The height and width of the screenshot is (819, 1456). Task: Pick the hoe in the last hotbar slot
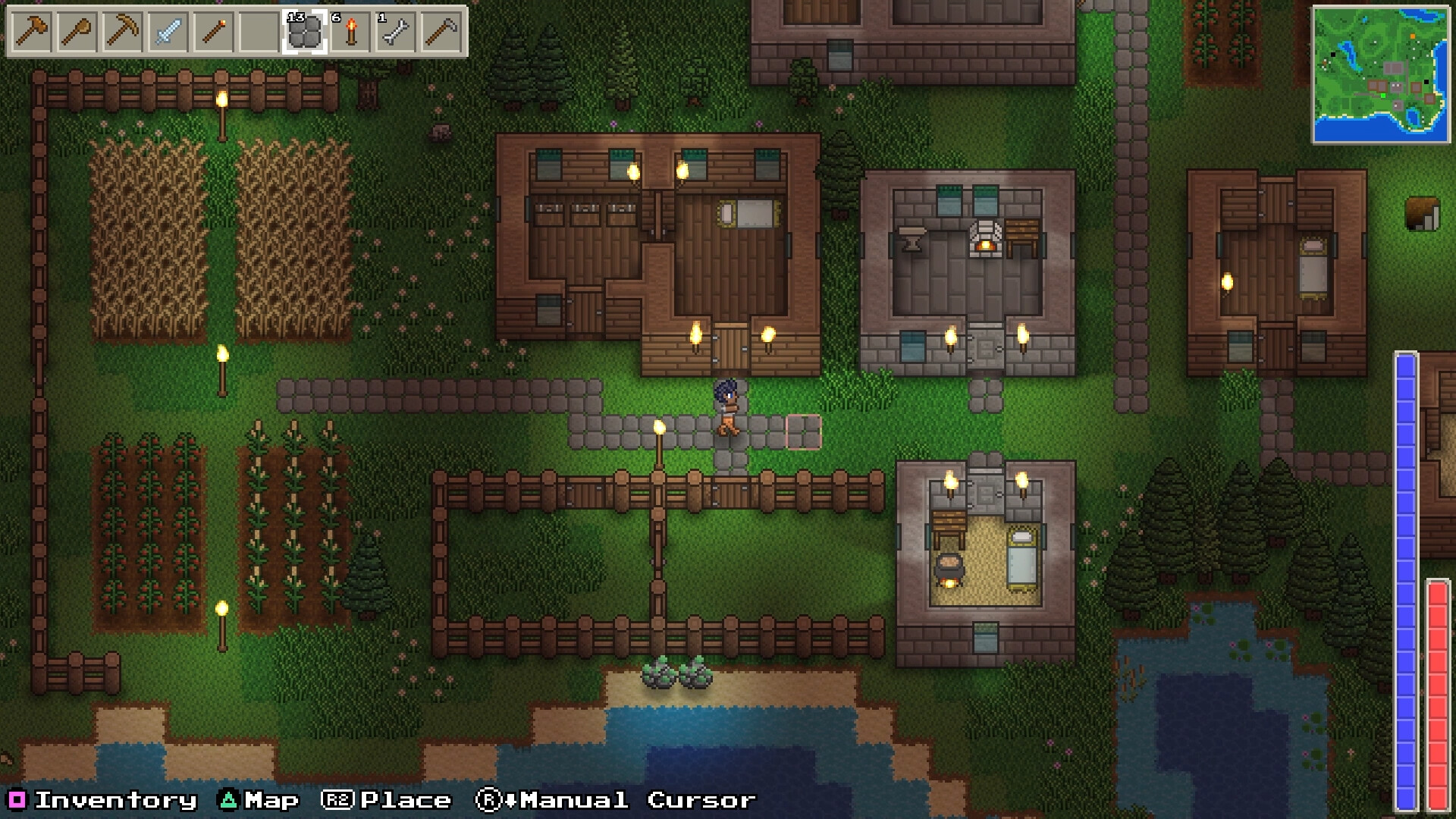click(x=441, y=32)
